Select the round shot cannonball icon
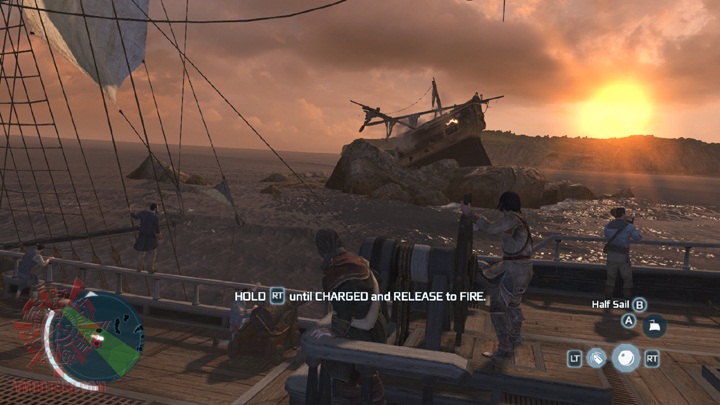The image size is (720, 405). point(625,357)
